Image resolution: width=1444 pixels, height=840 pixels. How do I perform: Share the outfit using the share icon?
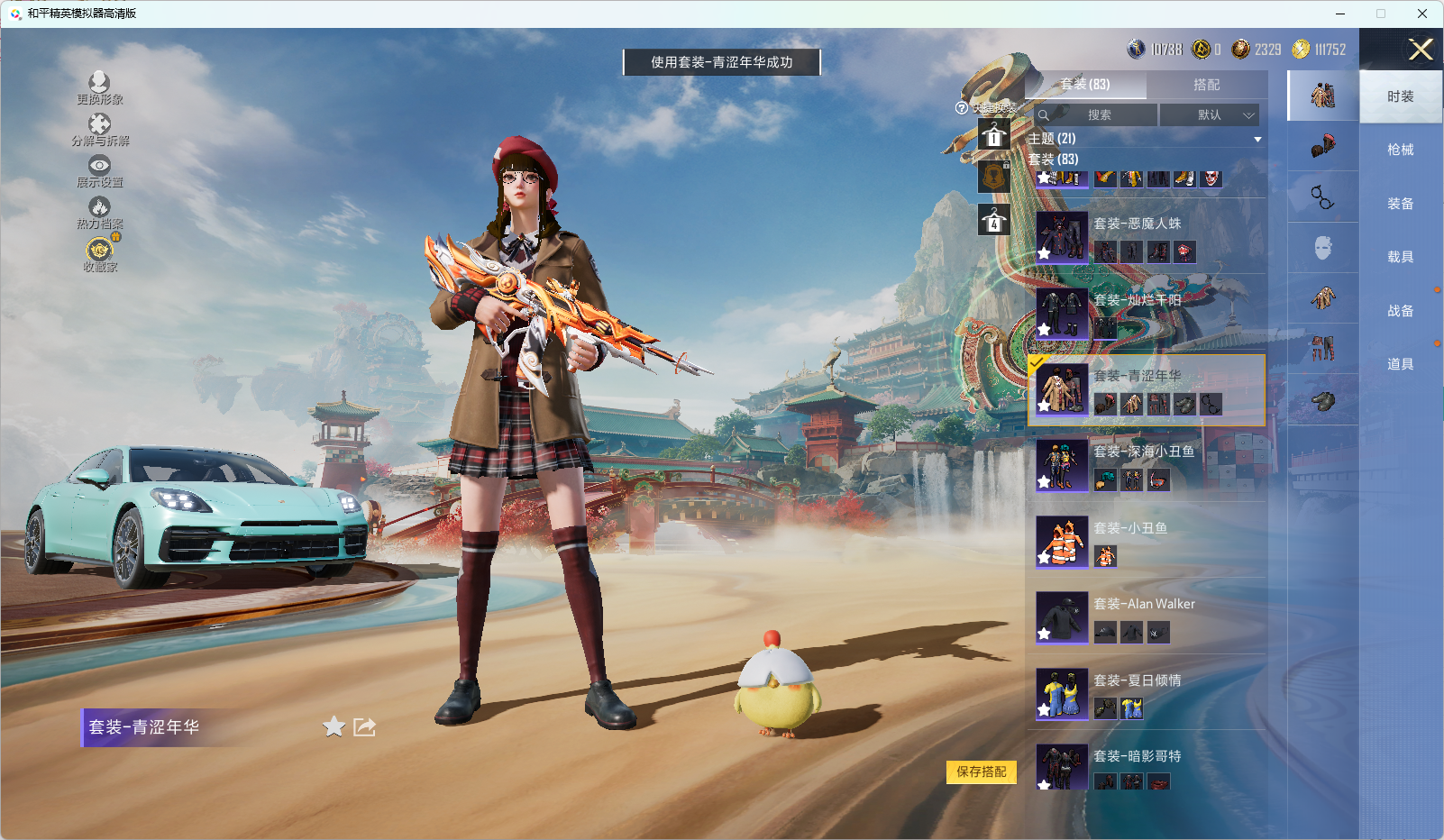[x=364, y=726]
